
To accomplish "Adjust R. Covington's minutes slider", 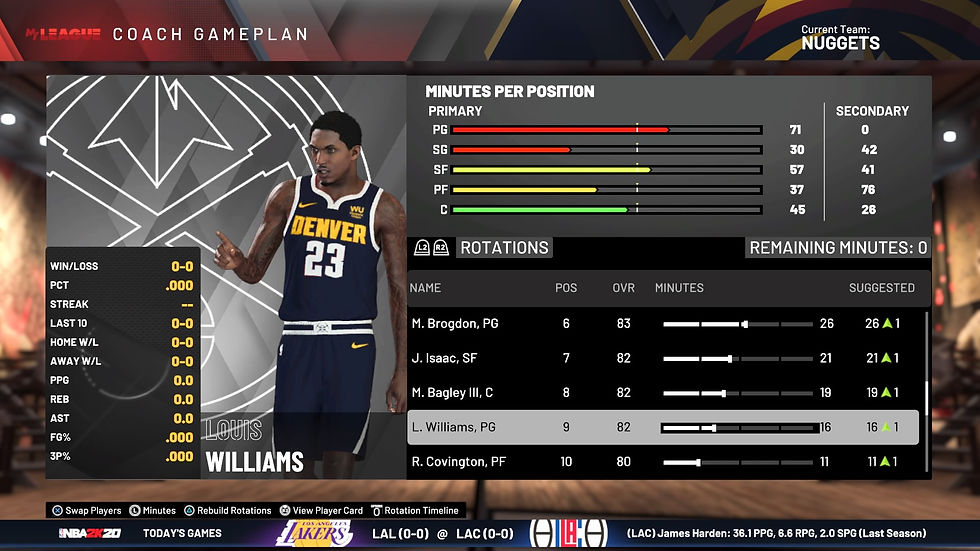I will 737,461.
